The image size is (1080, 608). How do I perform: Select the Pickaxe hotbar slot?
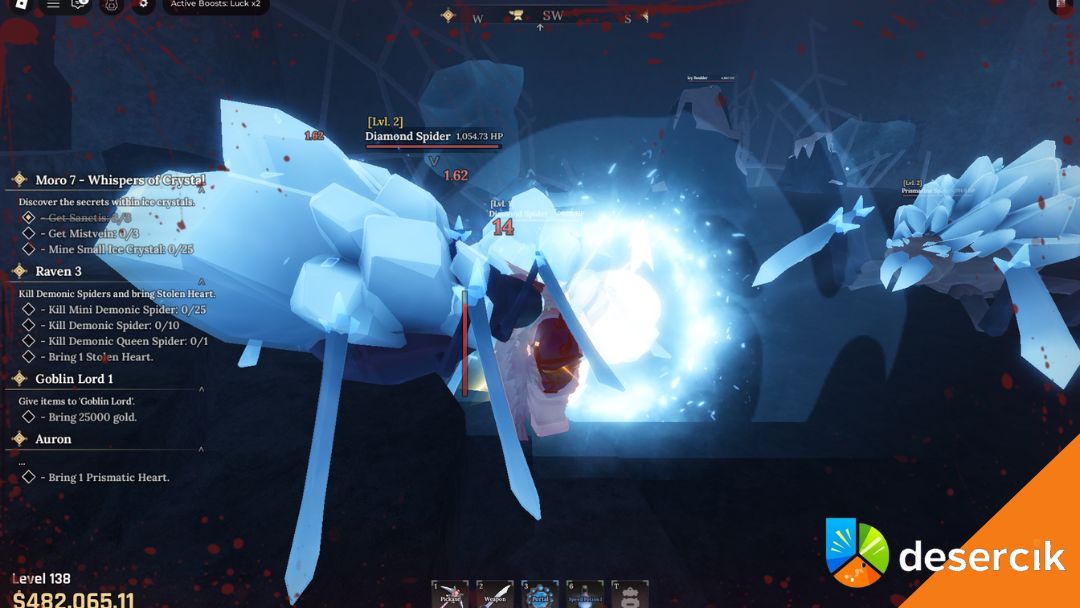tap(450, 594)
